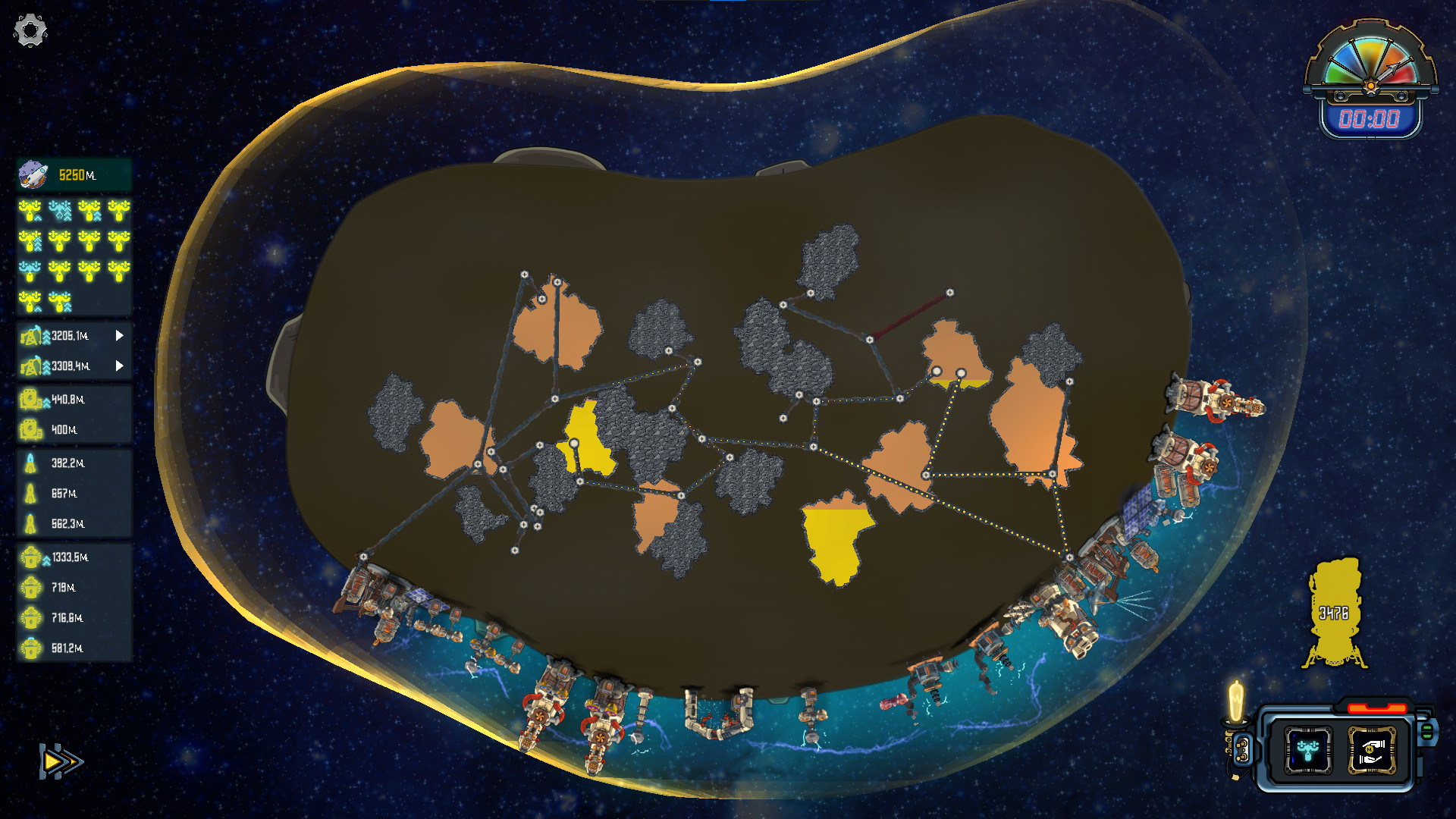The height and width of the screenshot is (819, 1456).
Task: Click the pump icon next to 440.8M
Action: coord(32,397)
